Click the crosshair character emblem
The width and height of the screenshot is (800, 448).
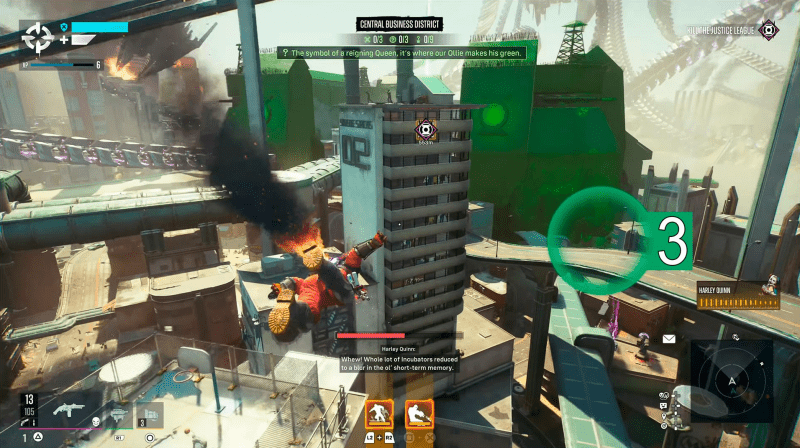(39, 37)
